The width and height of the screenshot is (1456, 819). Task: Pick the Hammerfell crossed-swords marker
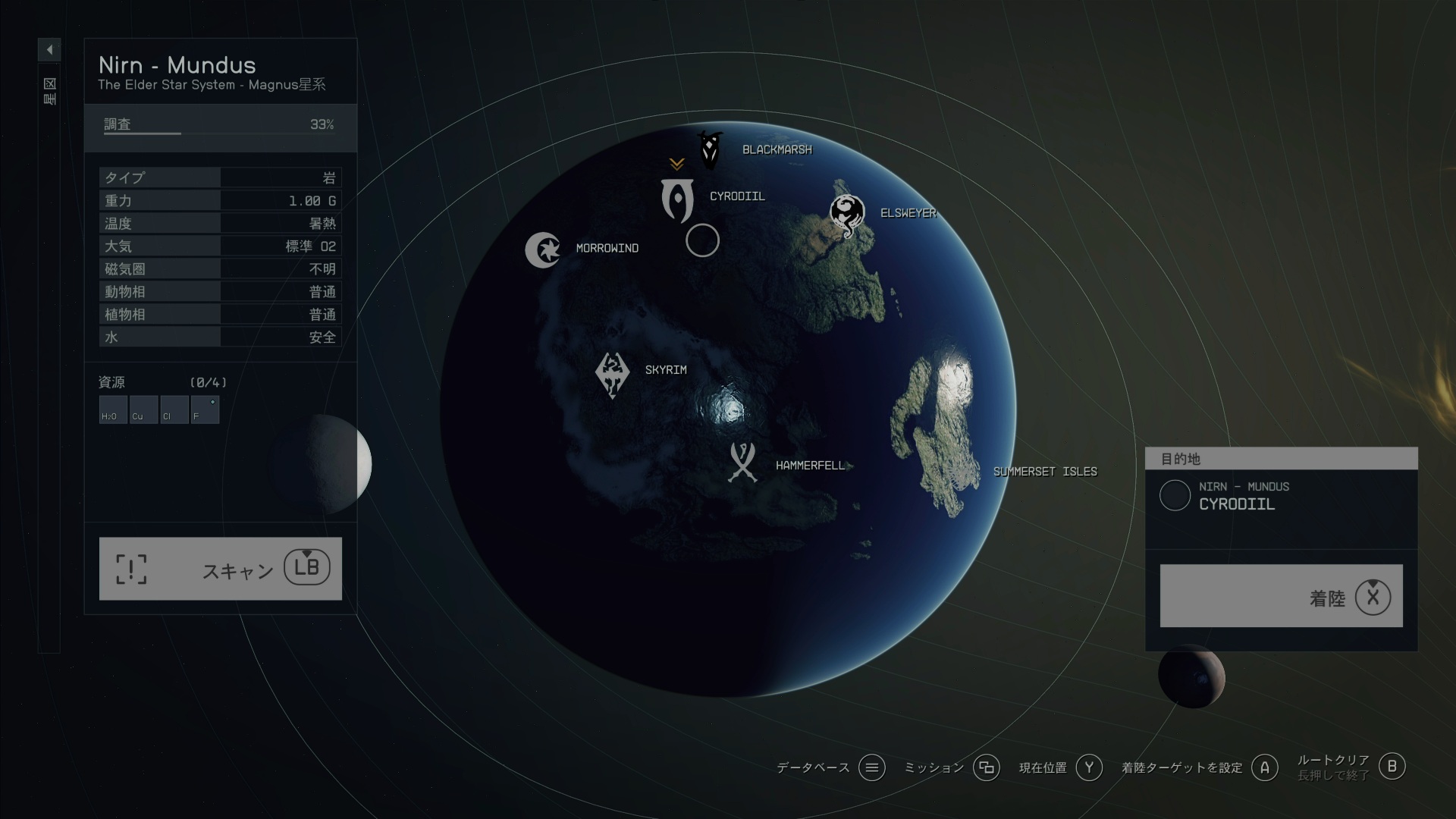tap(742, 463)
